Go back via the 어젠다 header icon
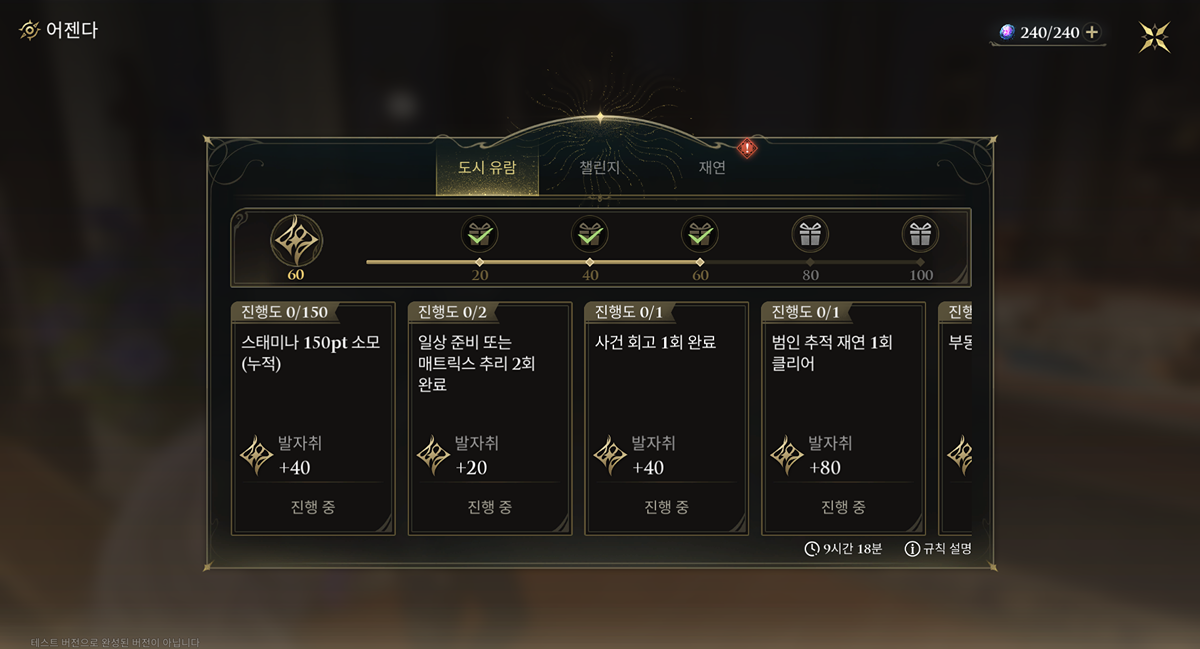1200x649 pixels. point(30,30)
